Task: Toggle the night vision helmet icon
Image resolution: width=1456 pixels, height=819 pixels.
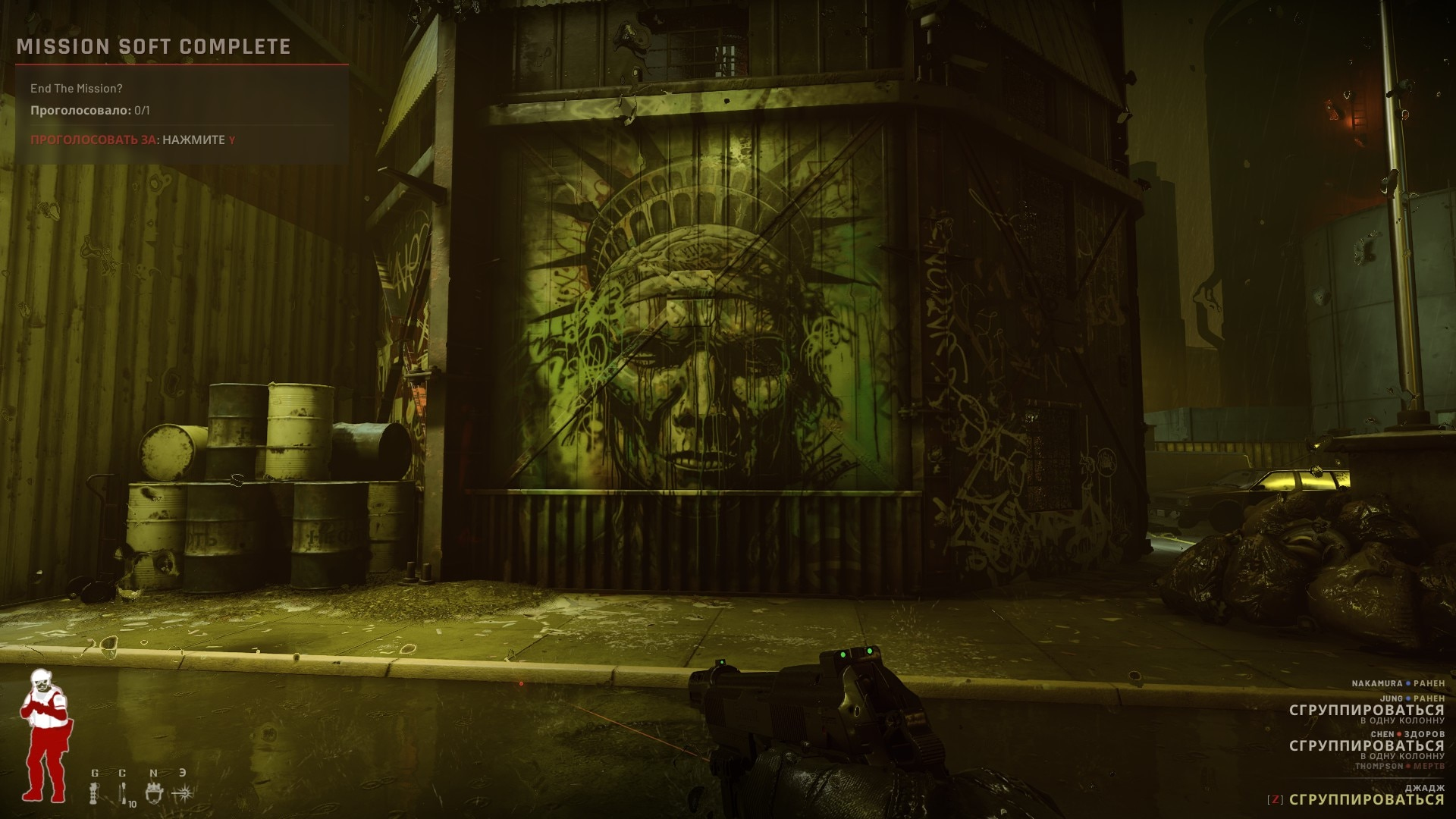Action: [x=154, y=793]
